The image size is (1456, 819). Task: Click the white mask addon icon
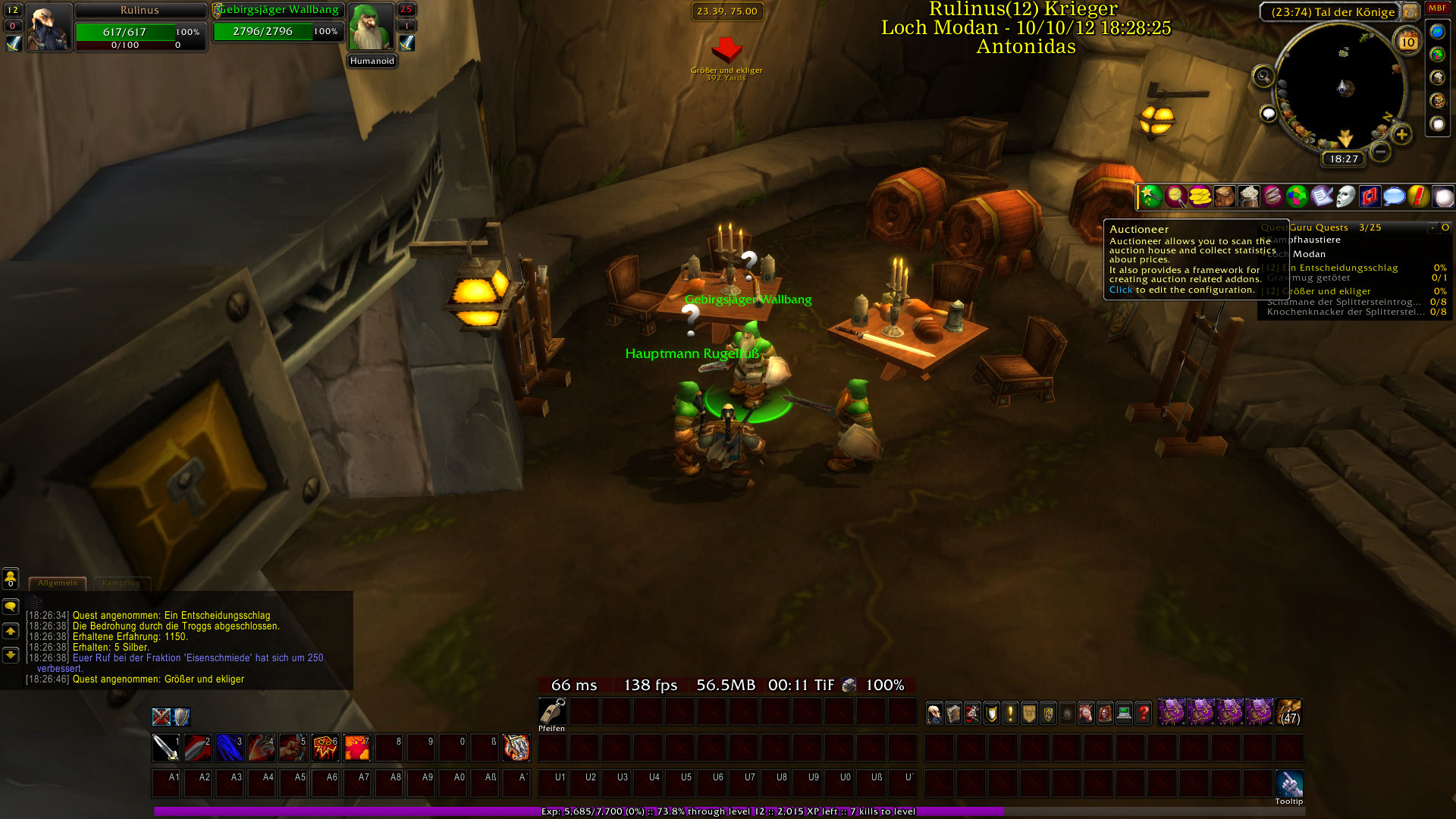1345,197
